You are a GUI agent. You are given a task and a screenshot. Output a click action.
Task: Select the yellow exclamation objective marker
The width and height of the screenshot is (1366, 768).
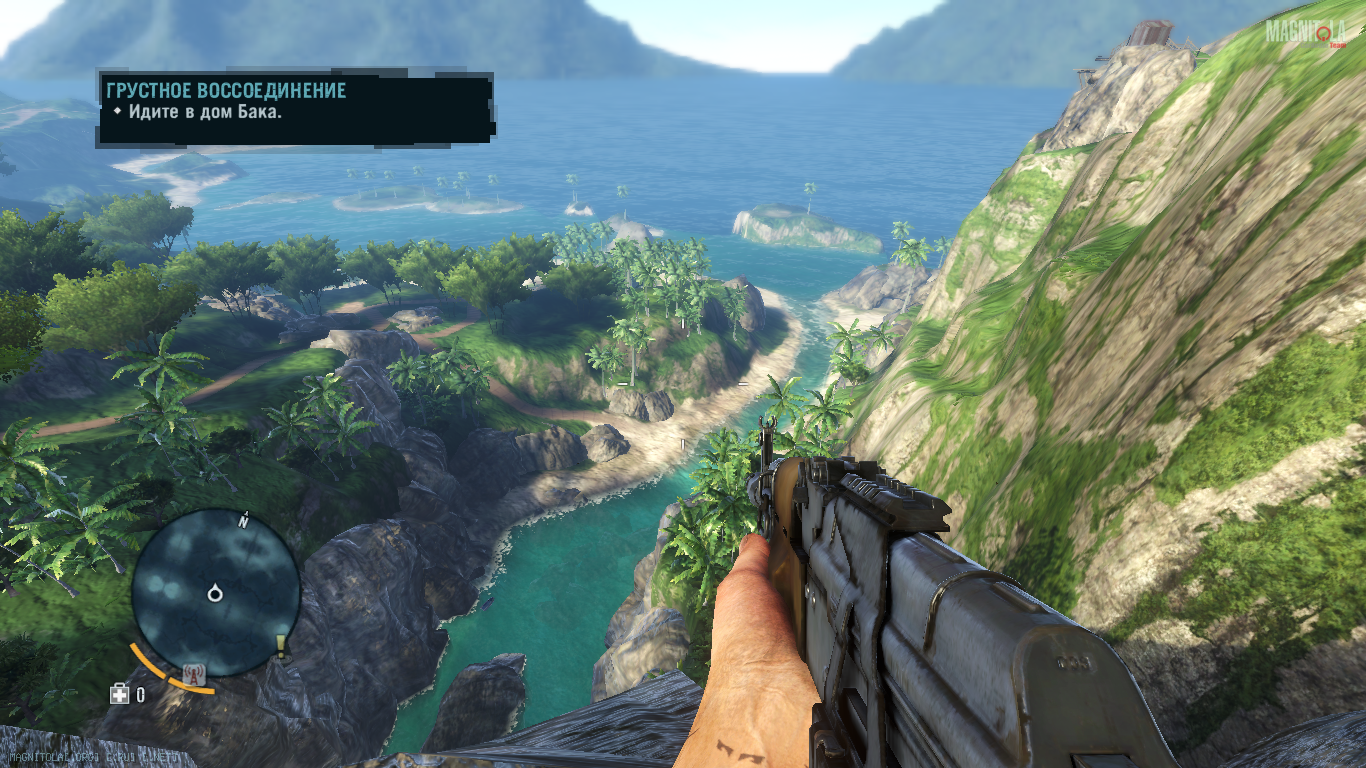click(281, 647)
